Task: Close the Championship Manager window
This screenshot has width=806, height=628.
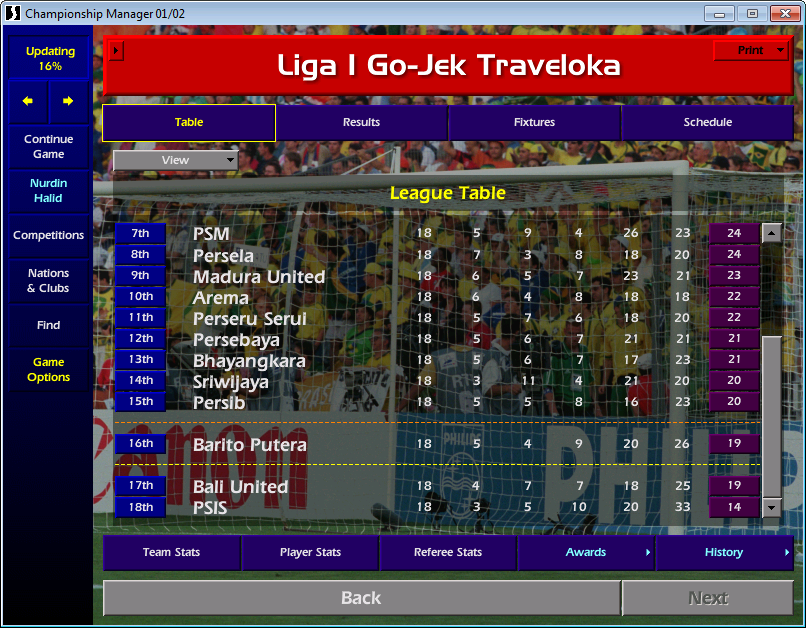Action: point(781,13)
